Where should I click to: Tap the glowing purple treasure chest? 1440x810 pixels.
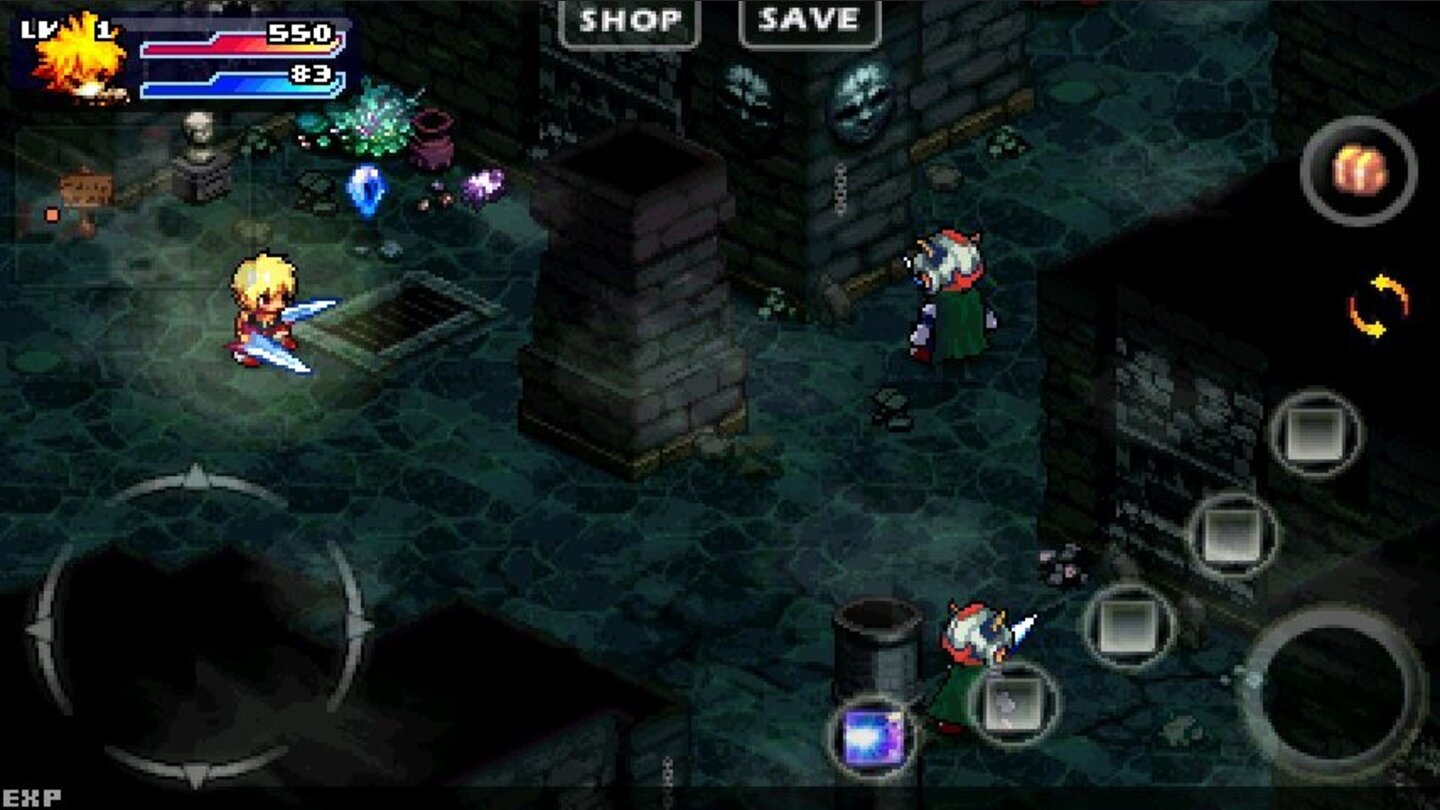pos(875,737)
